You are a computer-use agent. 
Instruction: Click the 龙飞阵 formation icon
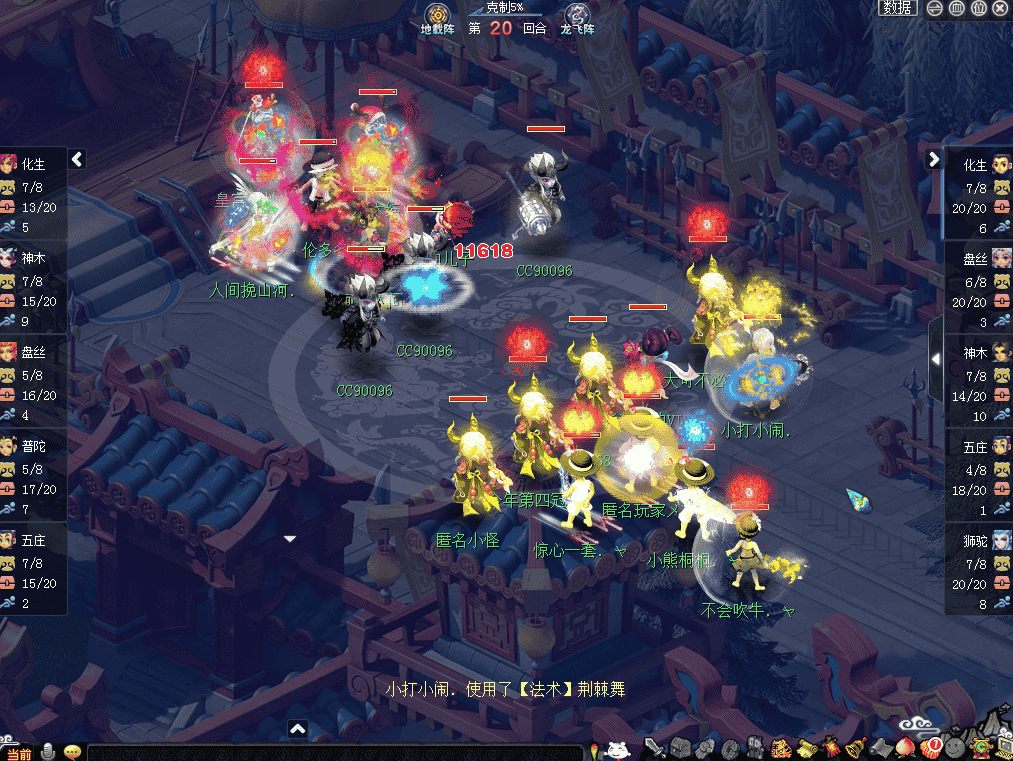tap(577, 18)
